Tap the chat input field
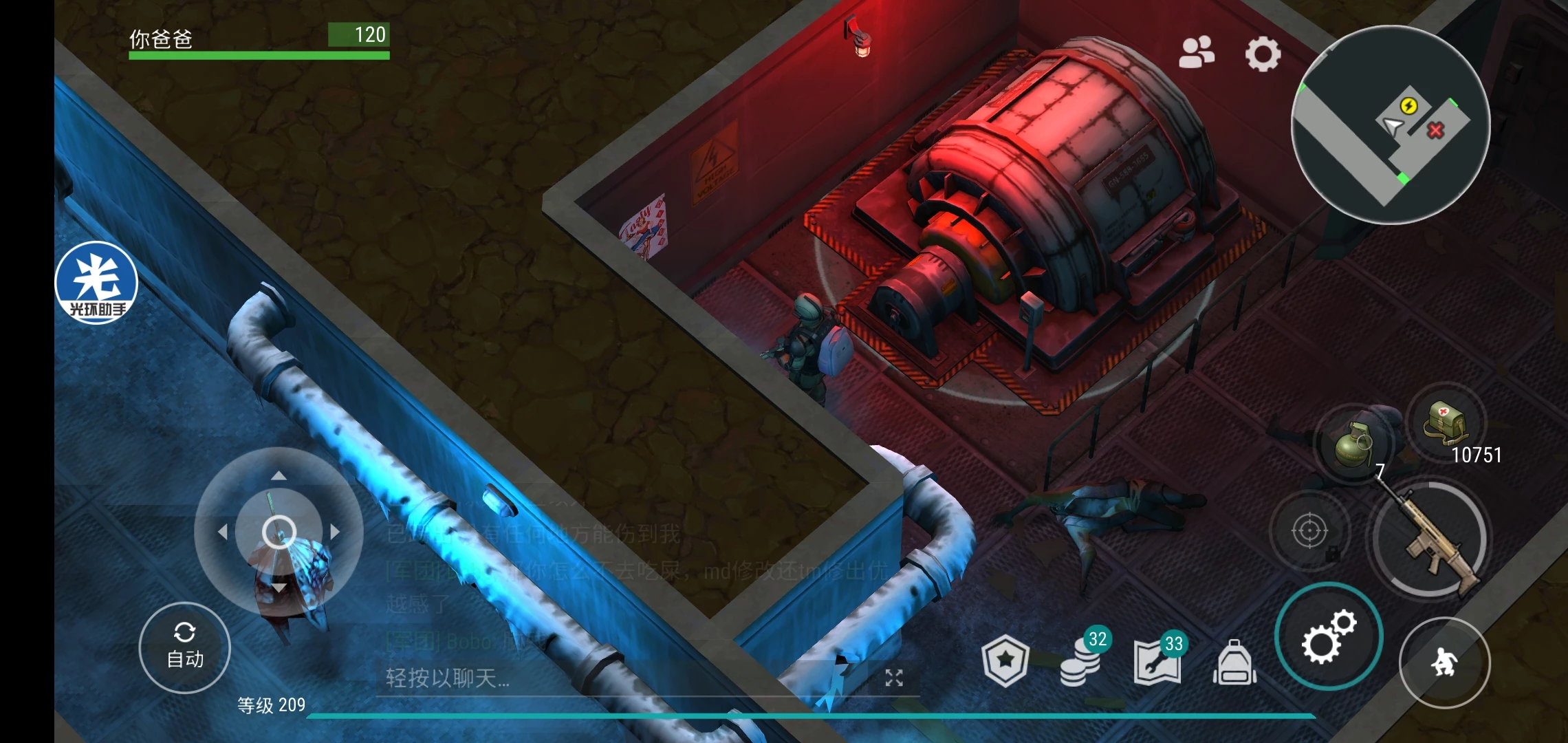This screenshot has height=743, width=1568. 619,678
